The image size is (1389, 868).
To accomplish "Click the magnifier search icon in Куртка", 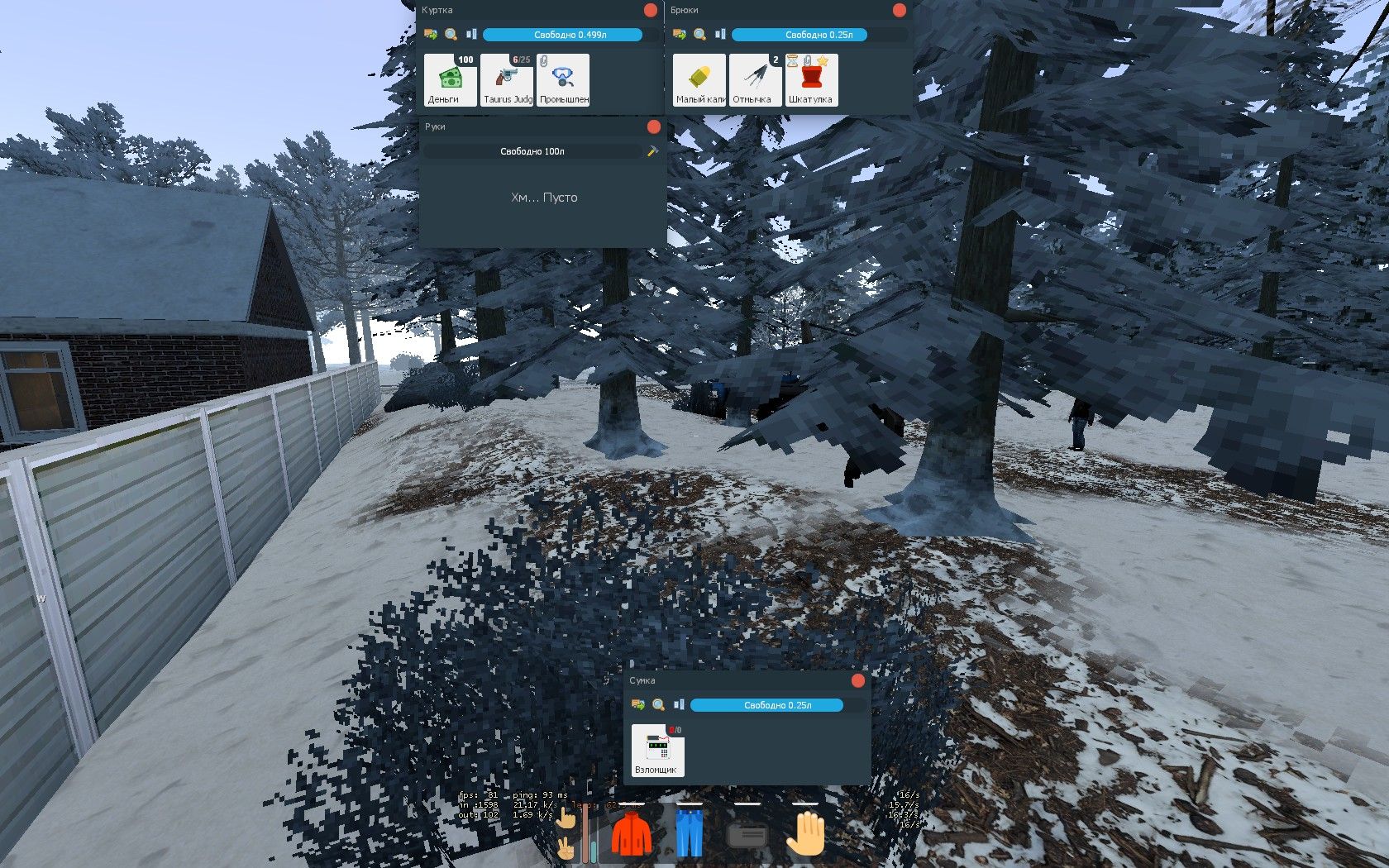I will coord(451,35).
